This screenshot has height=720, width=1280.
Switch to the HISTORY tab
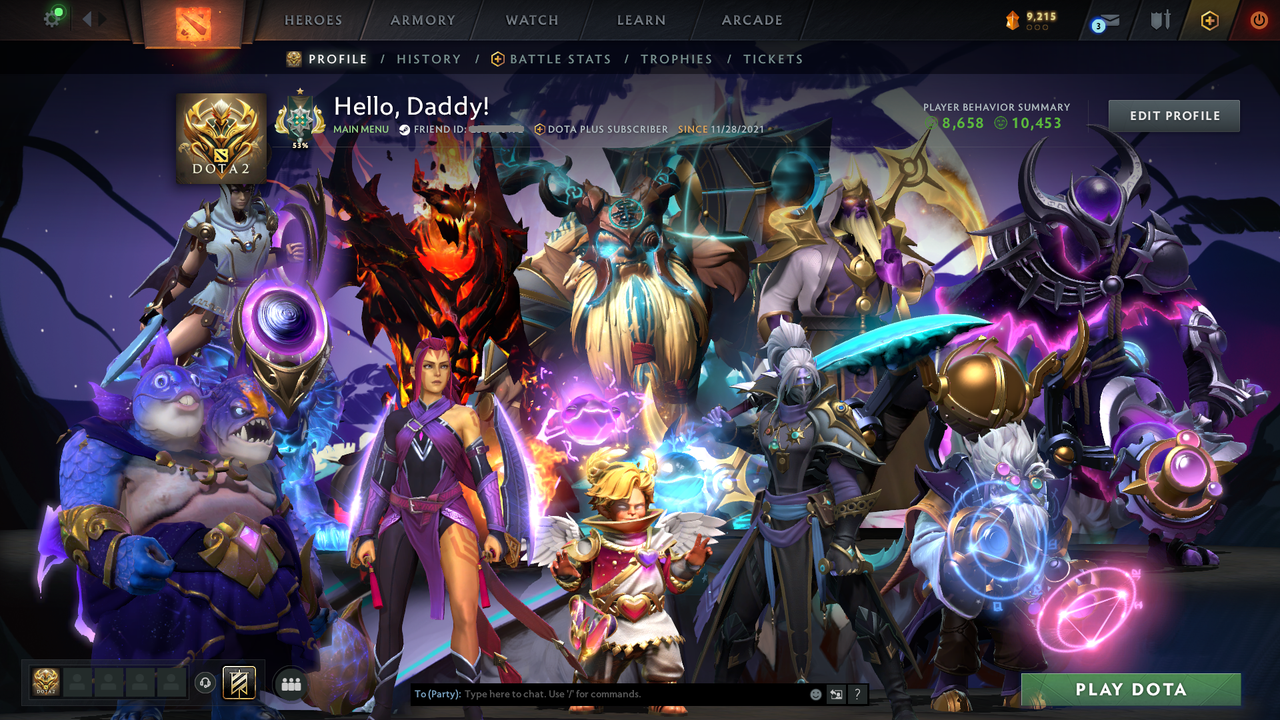pos(428,59)
